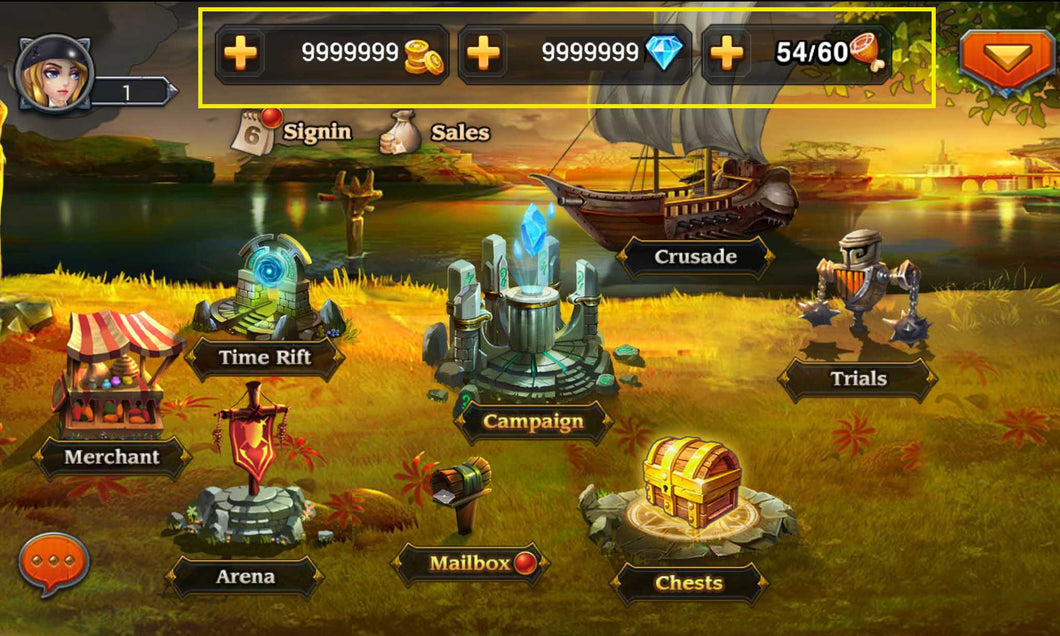Image resolution: width=1060 pixels, height=636 pixels.
Task: Add more gold coins with plus button
Action: 240,53
